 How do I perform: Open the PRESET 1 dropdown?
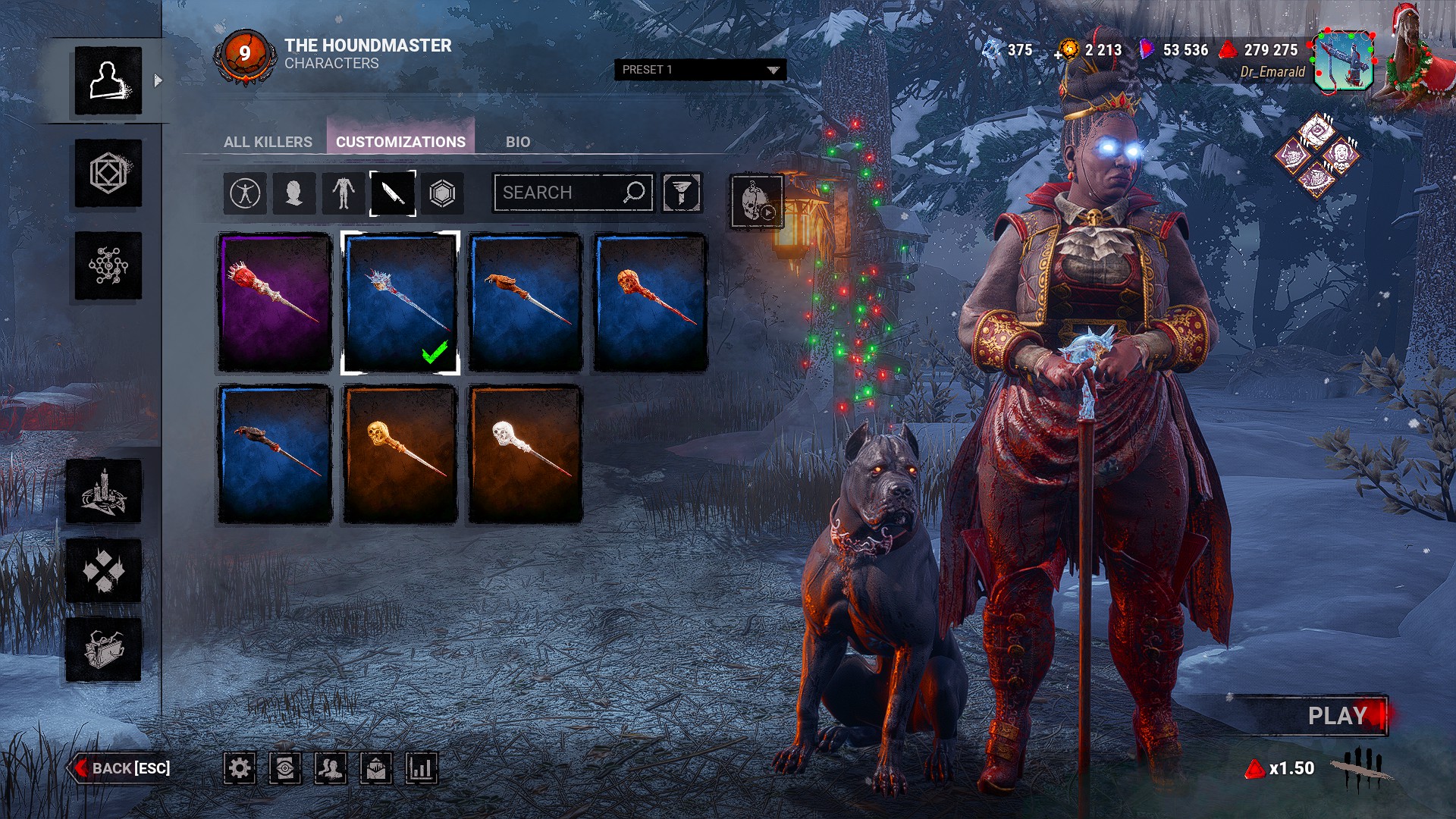click(x=699, y=70)
